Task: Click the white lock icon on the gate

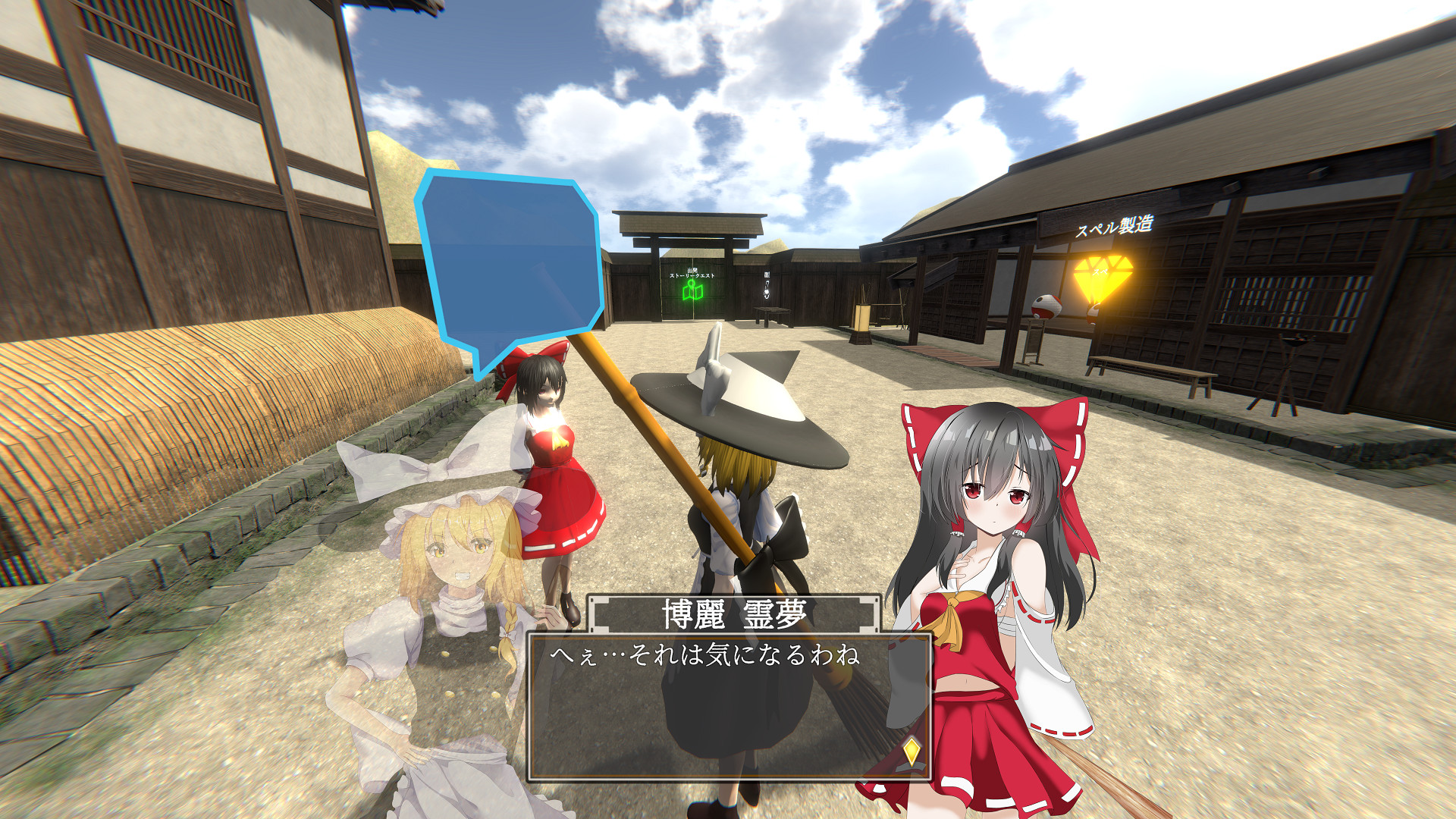Action: (767, 290)
